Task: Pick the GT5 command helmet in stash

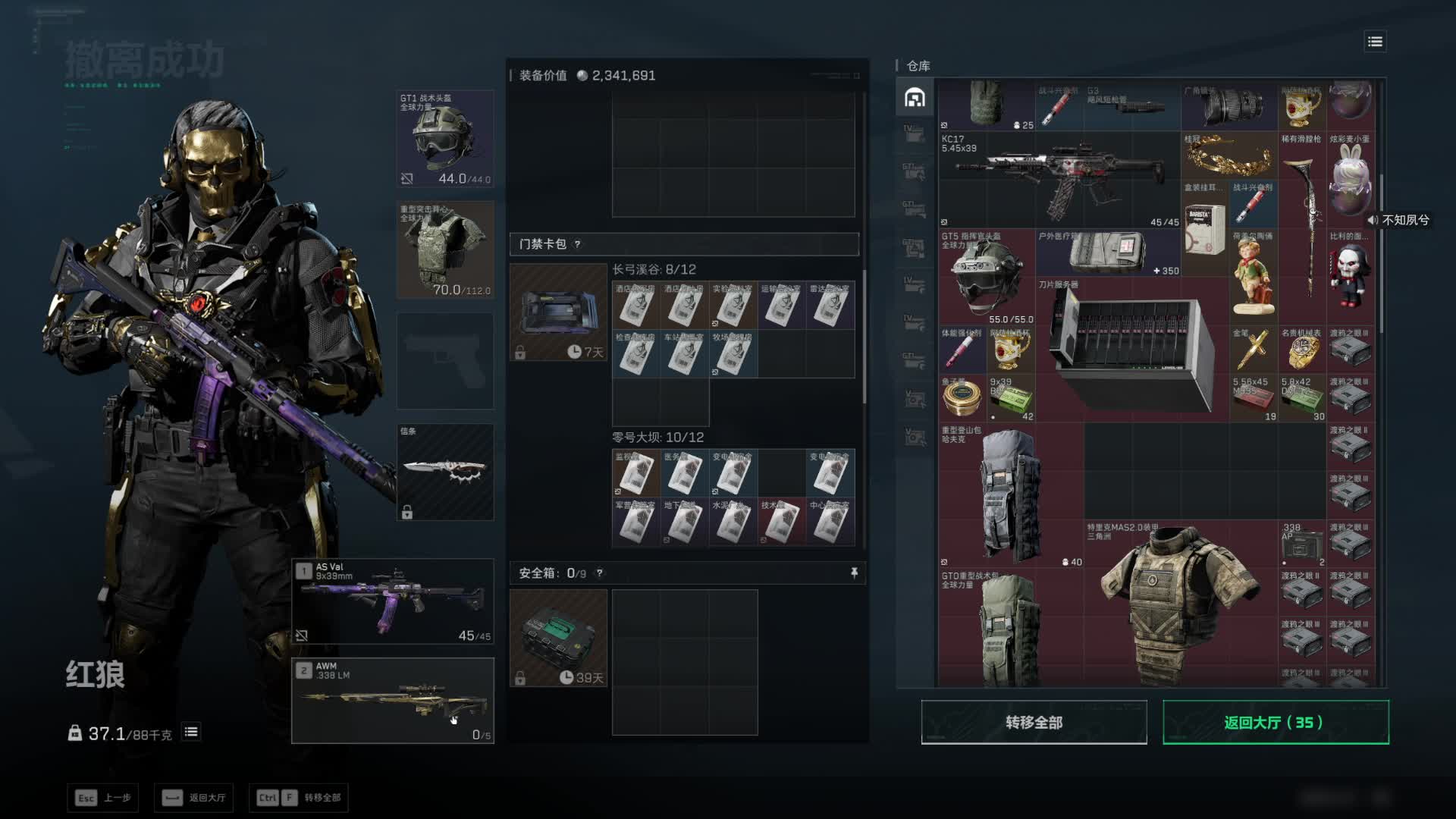Action: [x=986, y=277]
